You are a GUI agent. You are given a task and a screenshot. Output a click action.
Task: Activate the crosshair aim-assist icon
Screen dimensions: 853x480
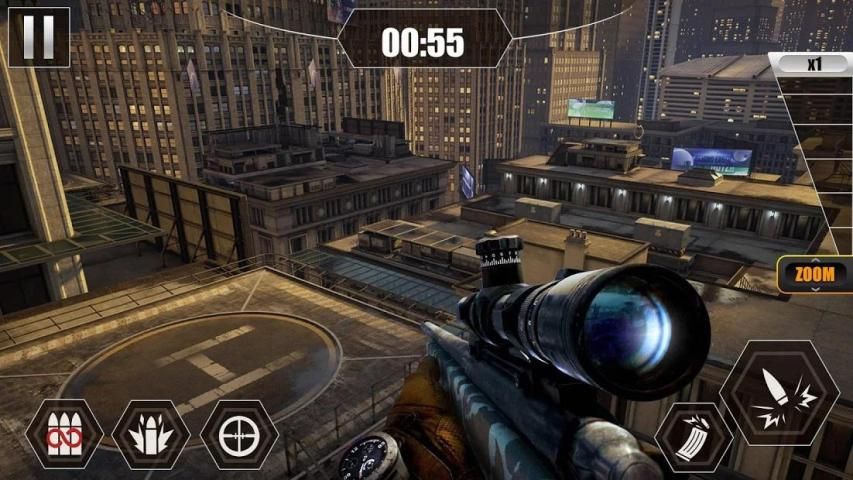pos(239,434)
